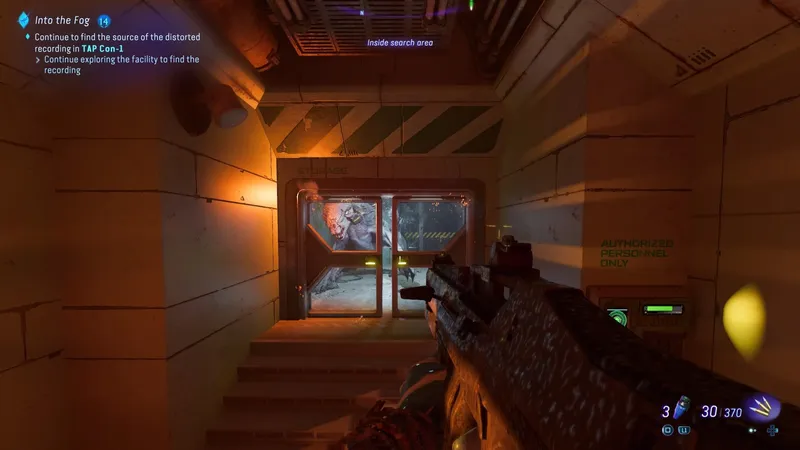Activate the triple-bullet ammo type icon
This screenshot has width=800, height=450.
click(x=765, y=408)
